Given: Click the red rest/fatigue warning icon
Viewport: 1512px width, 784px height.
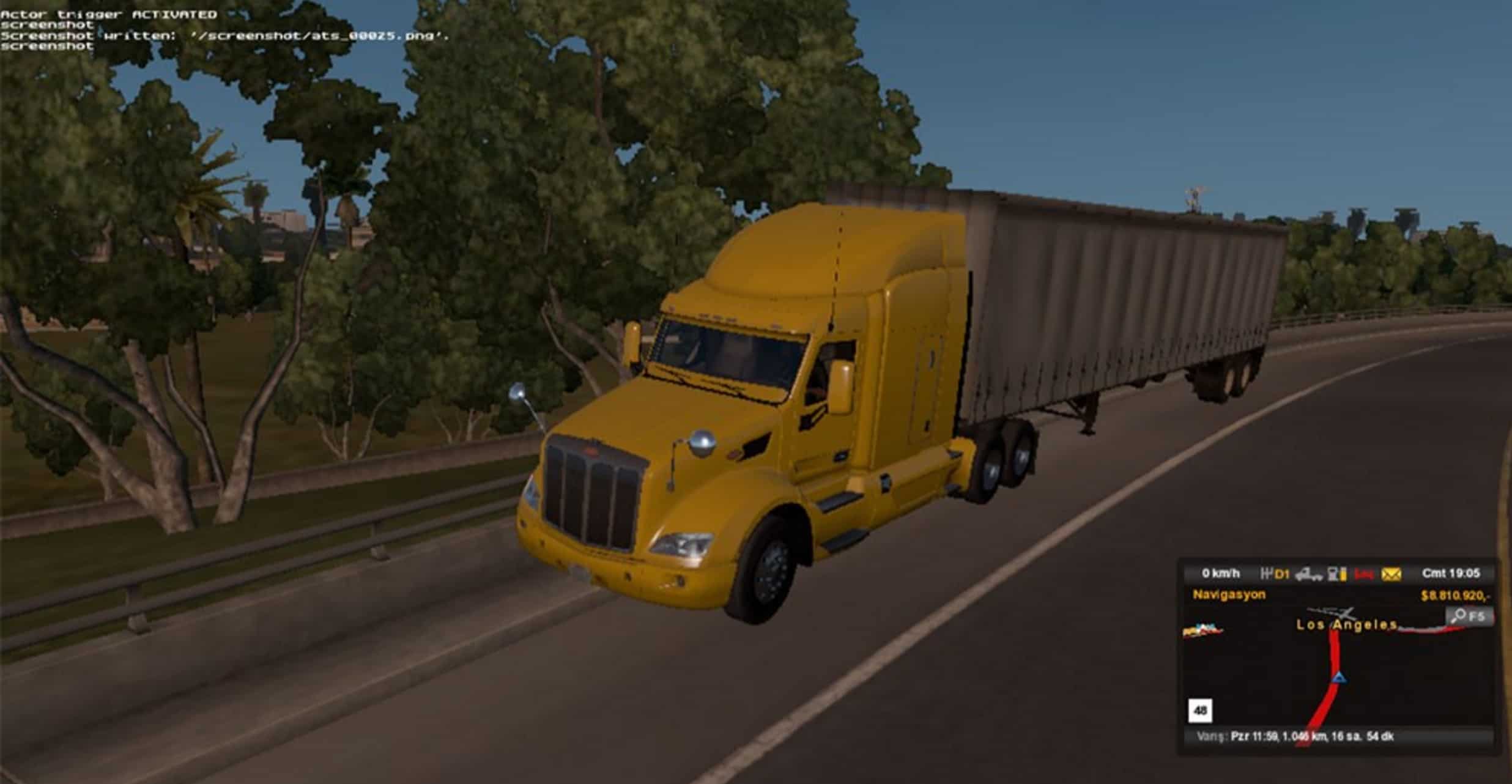Looking at the screenshot, I should click(1364, 574).
